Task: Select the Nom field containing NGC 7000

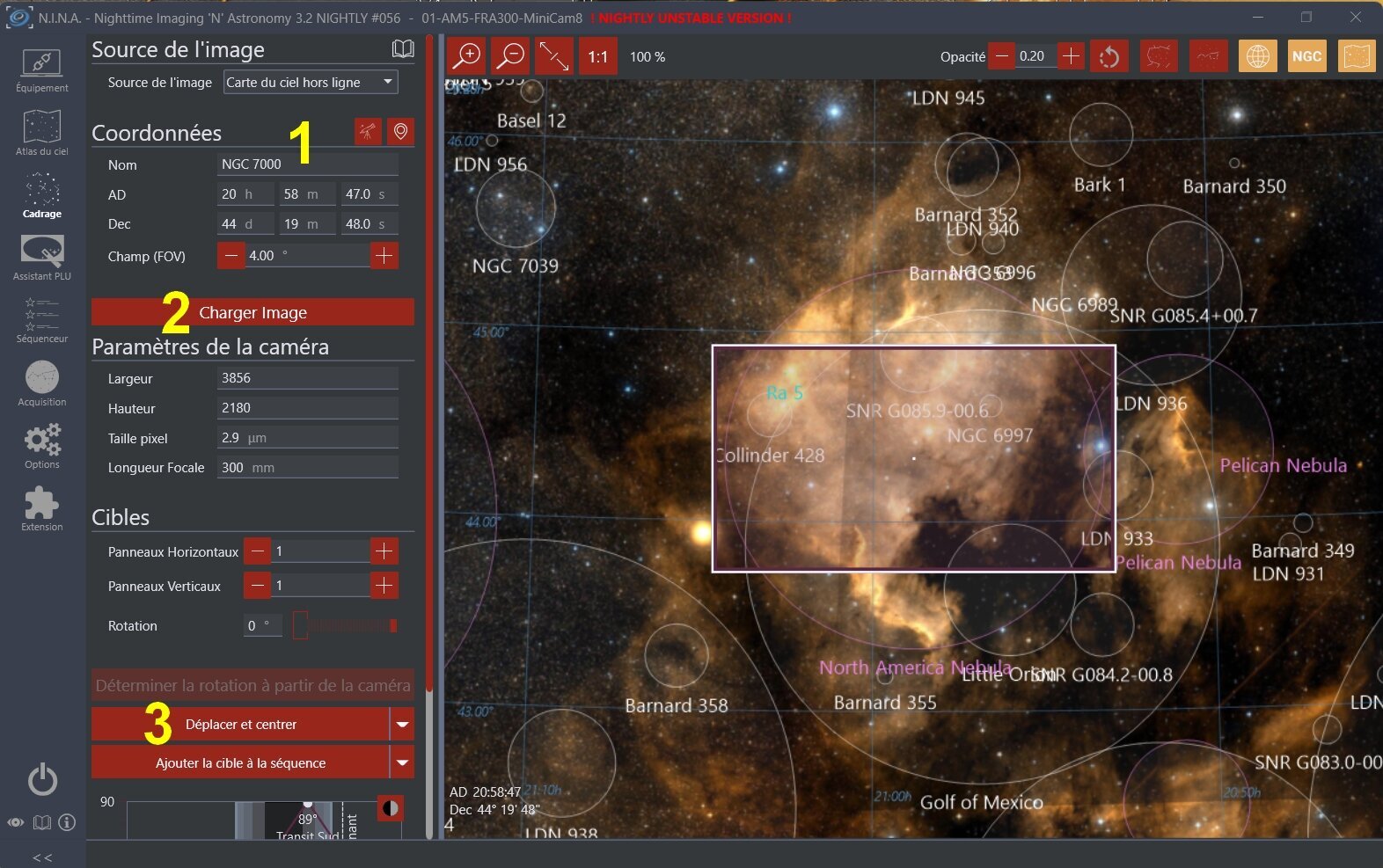Action: (306, 164)
